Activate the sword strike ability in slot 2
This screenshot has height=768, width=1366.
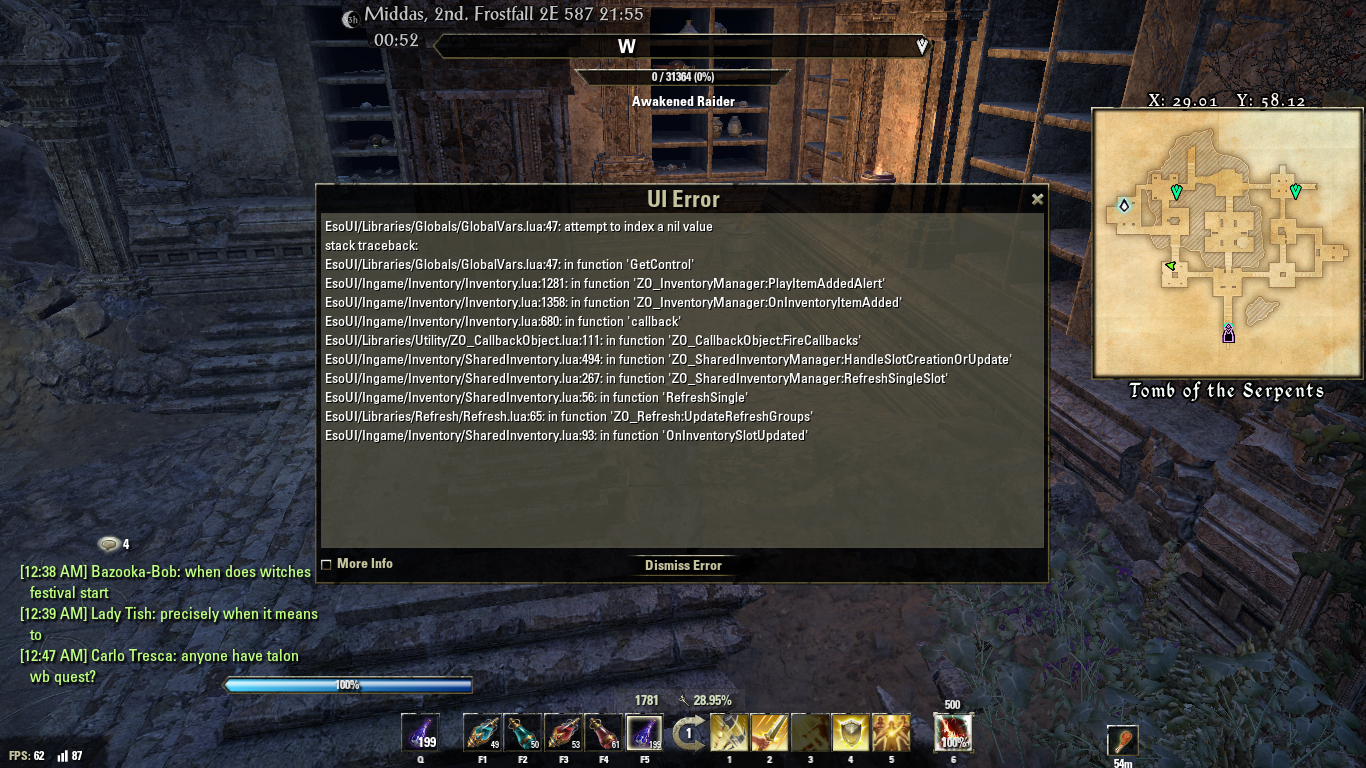(769, 734)
